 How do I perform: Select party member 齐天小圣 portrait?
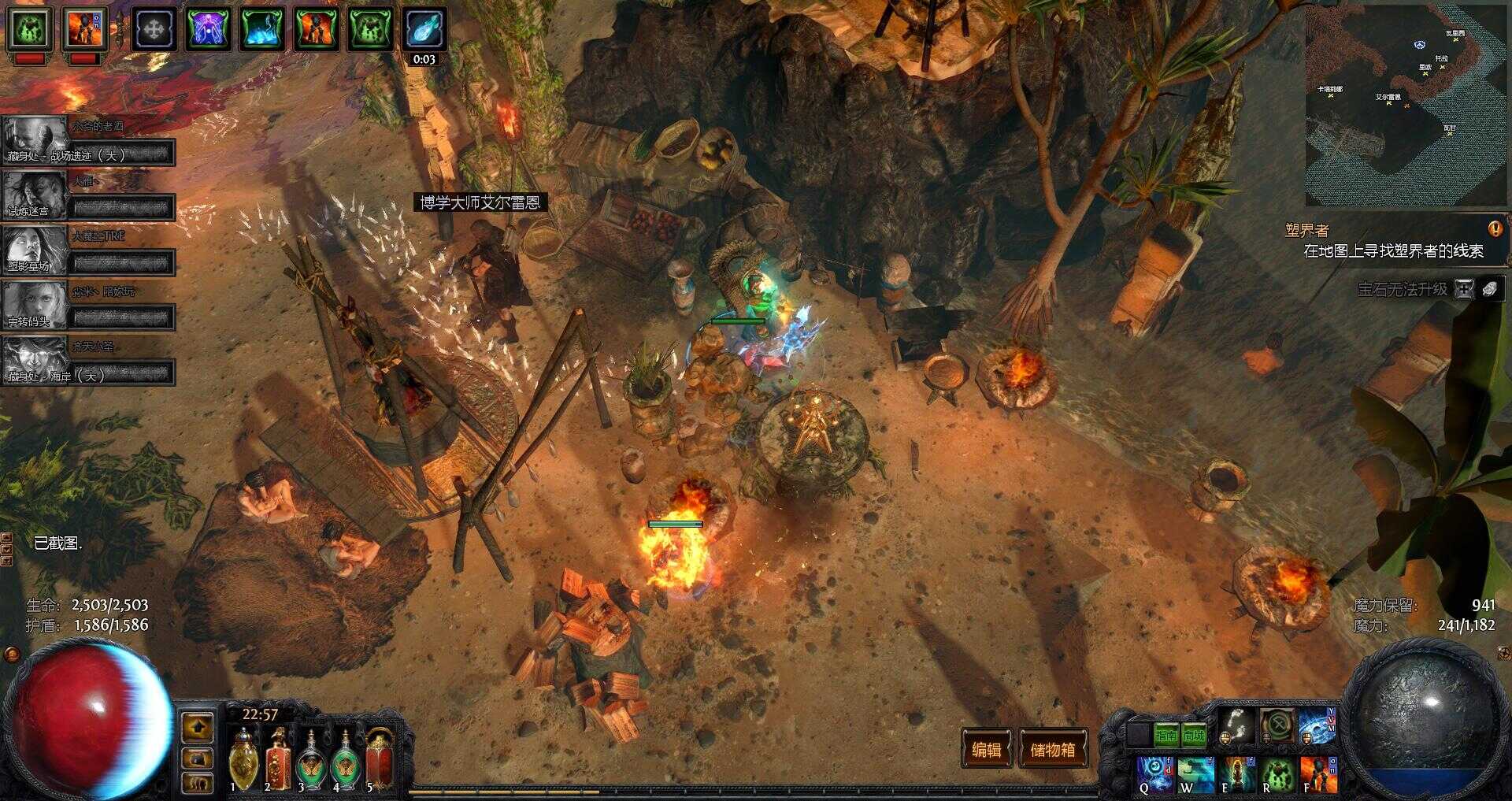(35, 360)
